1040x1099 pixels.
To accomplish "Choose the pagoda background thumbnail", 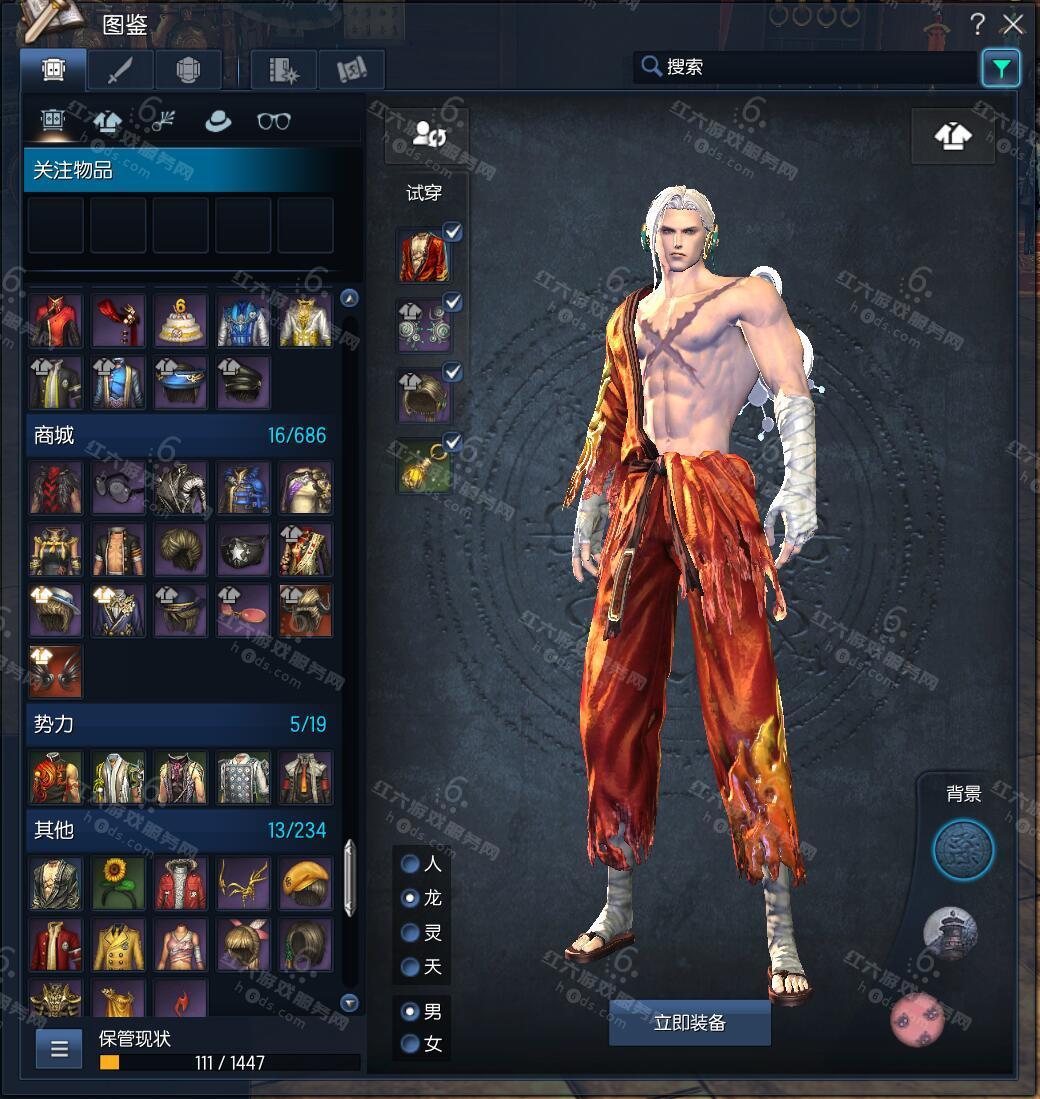I will pos(949,932).
